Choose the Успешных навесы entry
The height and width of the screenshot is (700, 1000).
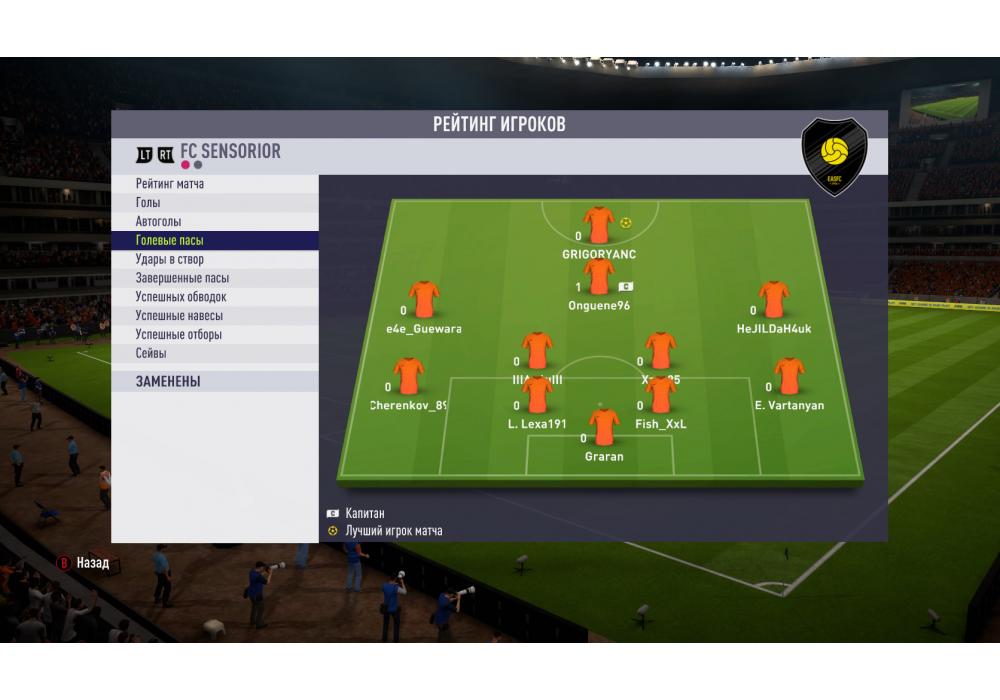pos(179,316)
